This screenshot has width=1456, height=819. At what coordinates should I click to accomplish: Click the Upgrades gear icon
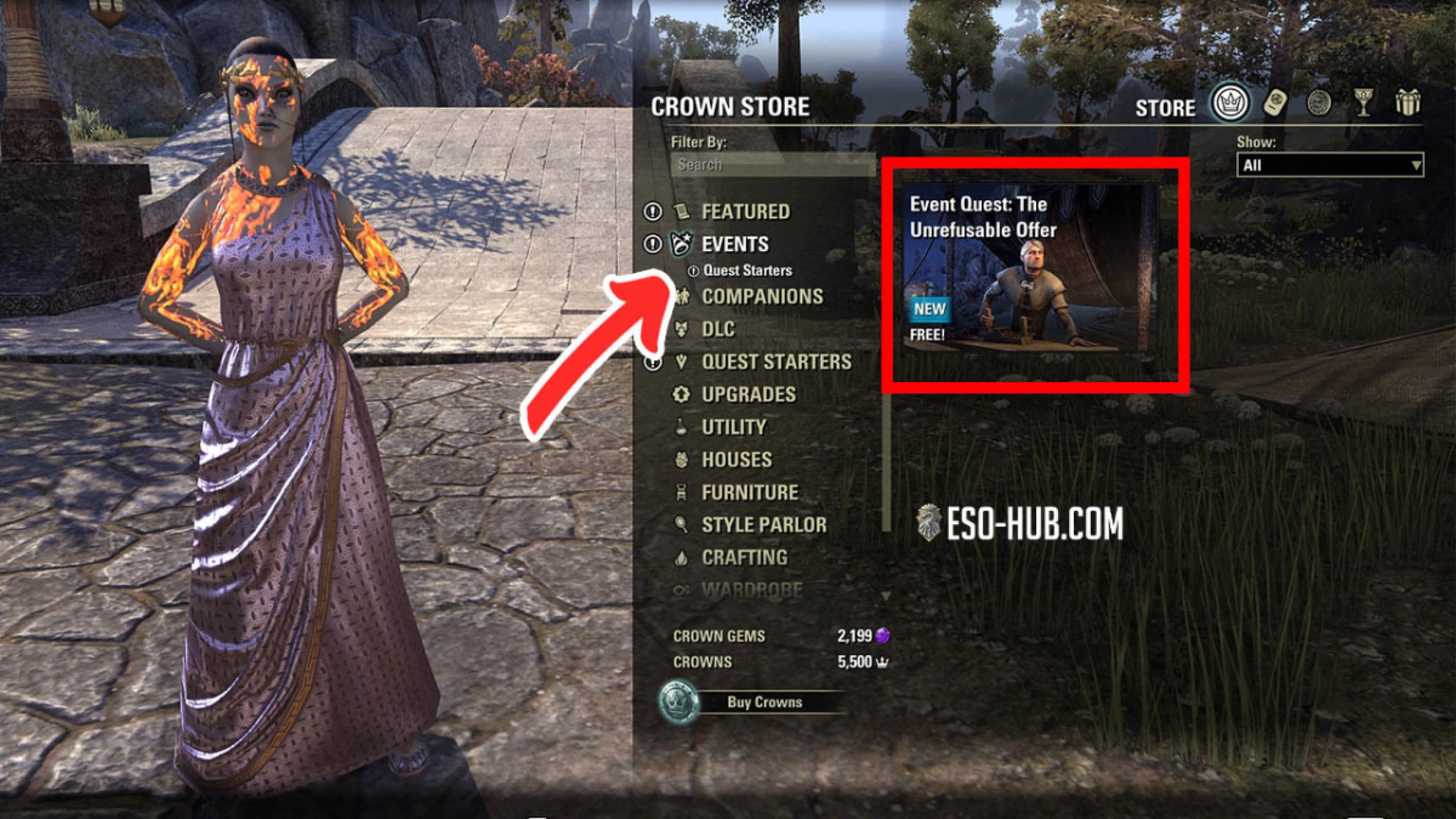point(683,394)
